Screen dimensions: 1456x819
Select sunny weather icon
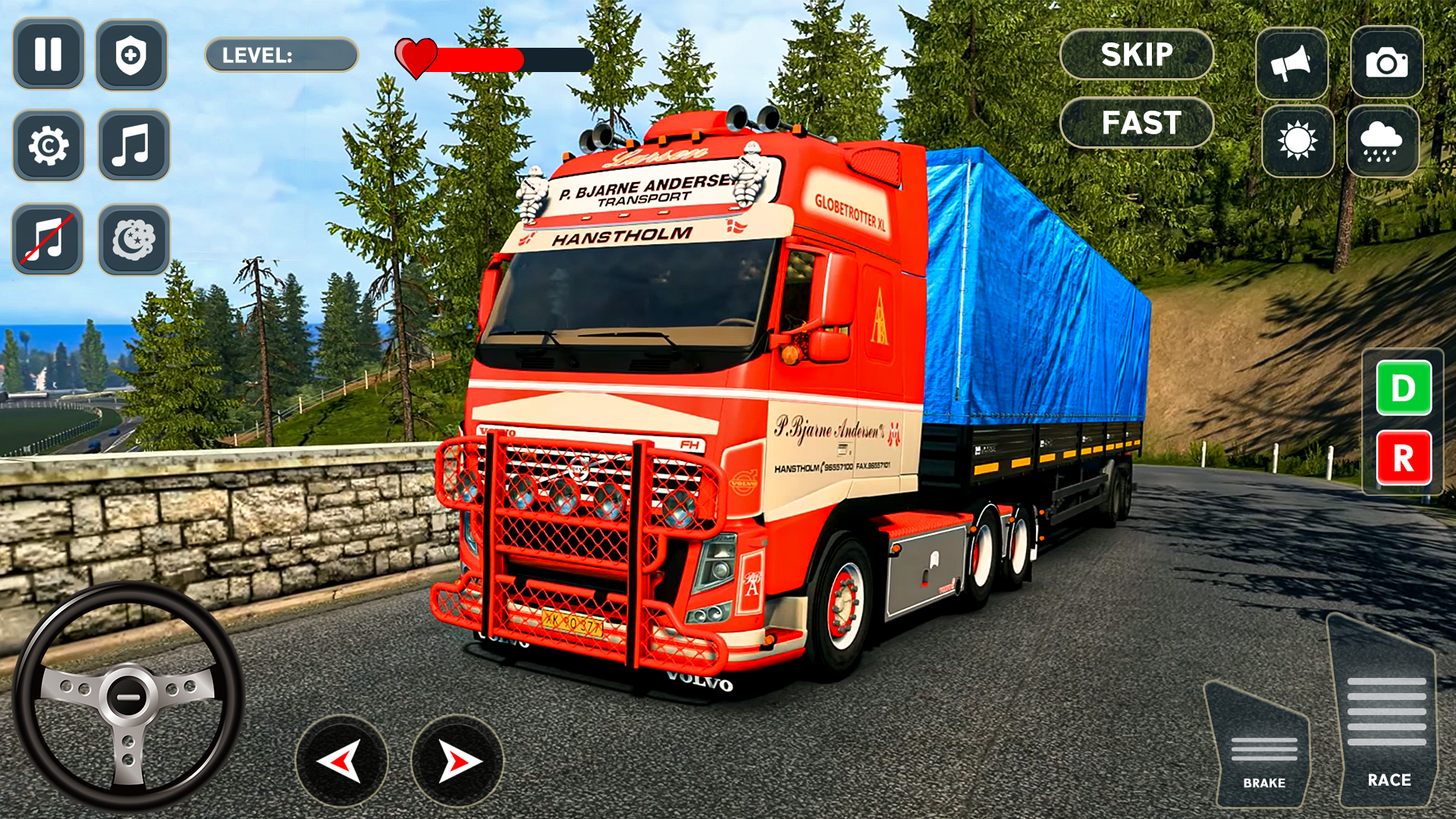1297,141
